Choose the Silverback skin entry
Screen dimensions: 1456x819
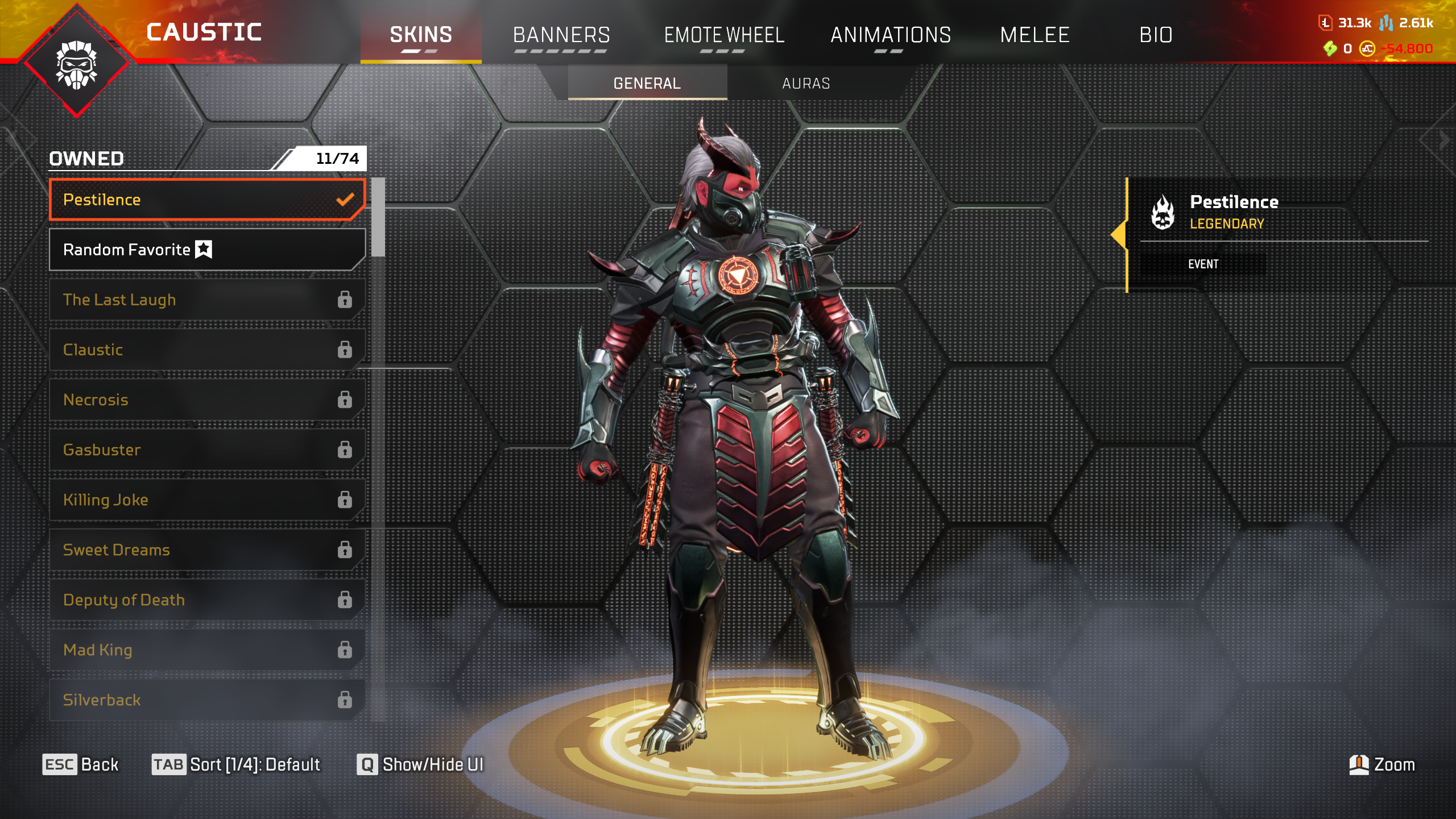207,700
